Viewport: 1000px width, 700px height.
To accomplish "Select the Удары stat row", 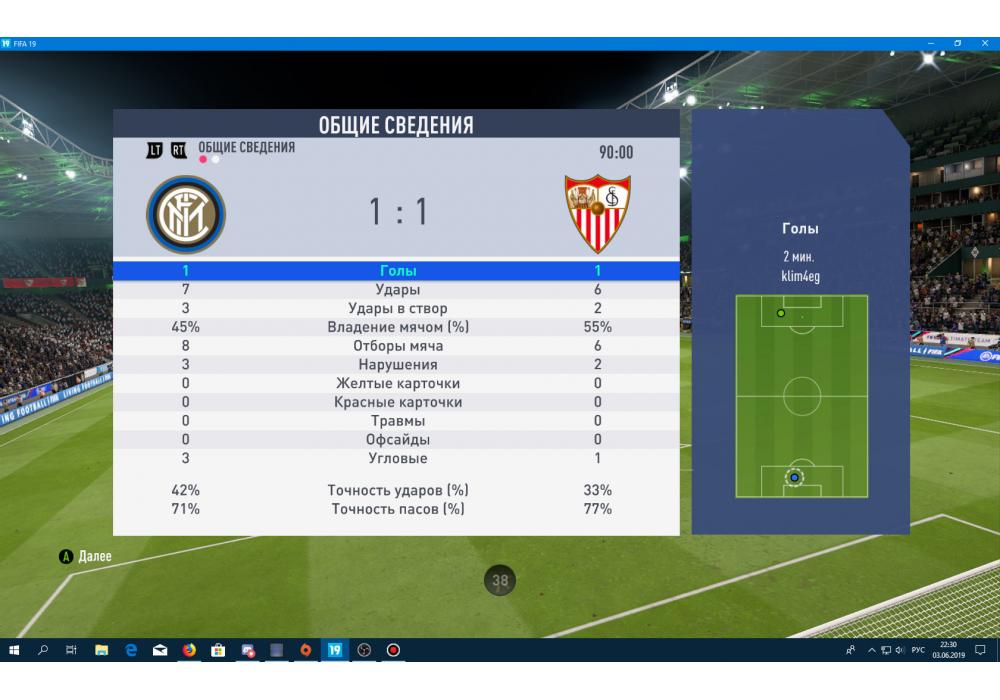I will click(398, 290).
